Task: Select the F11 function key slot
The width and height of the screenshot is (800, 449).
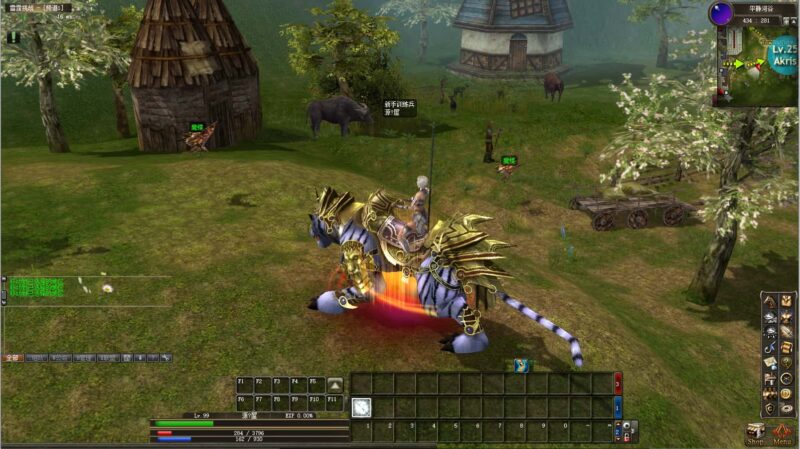Action: pyautogui.click(x=332, y=398)
